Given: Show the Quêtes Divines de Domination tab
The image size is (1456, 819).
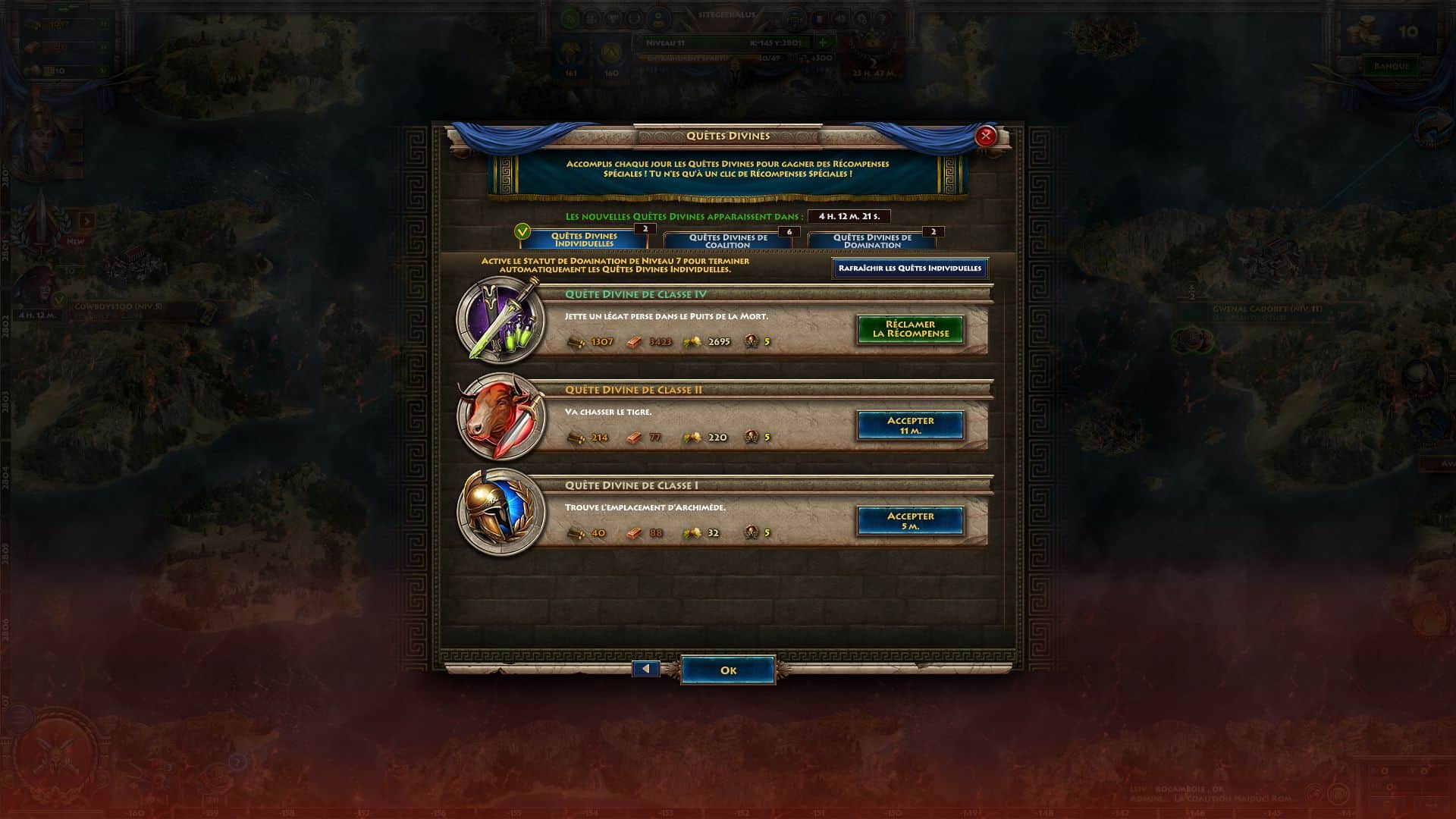Looking at the screenshot, I should [x=872, y=241].
